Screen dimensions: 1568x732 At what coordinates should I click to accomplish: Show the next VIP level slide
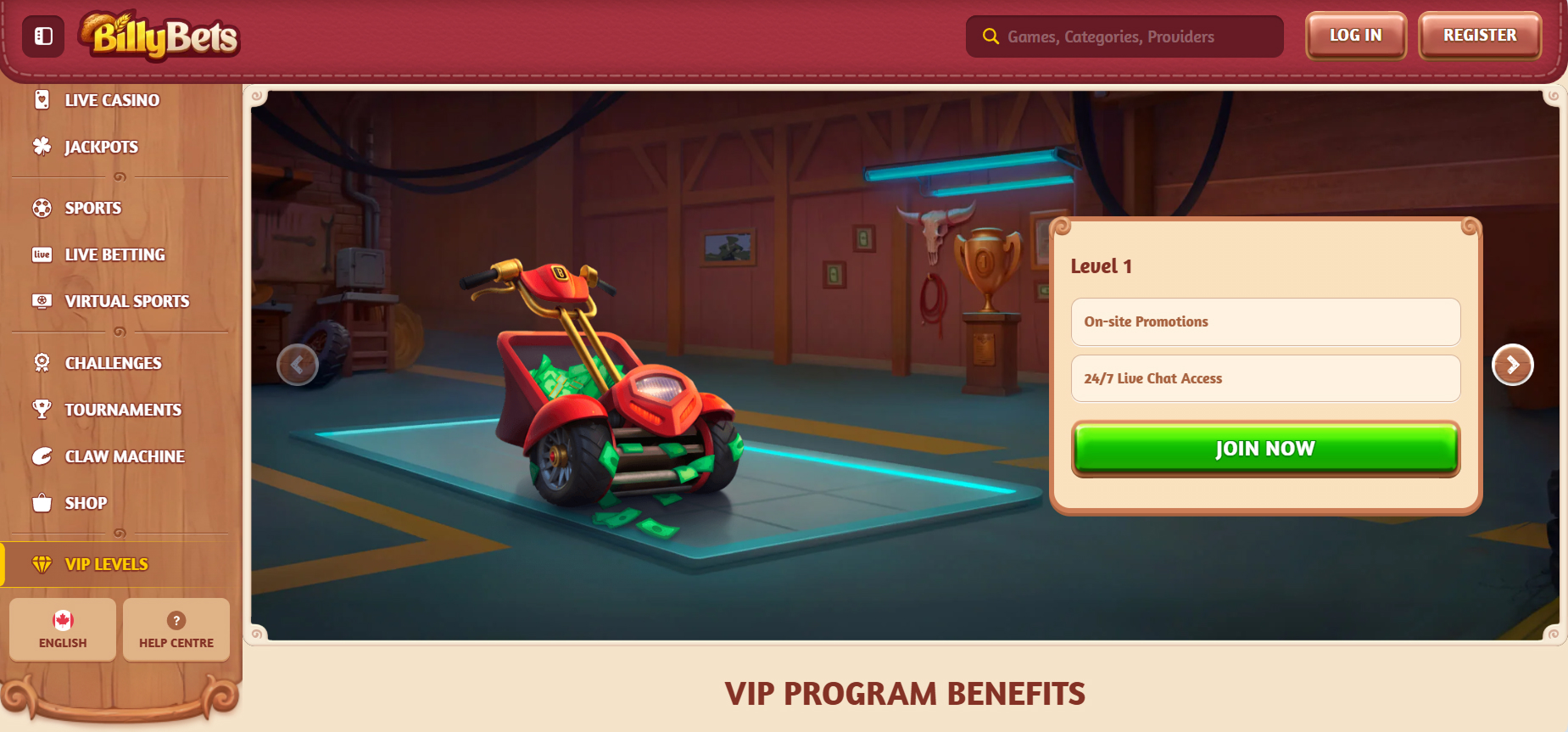click(x=1512, y=365)
